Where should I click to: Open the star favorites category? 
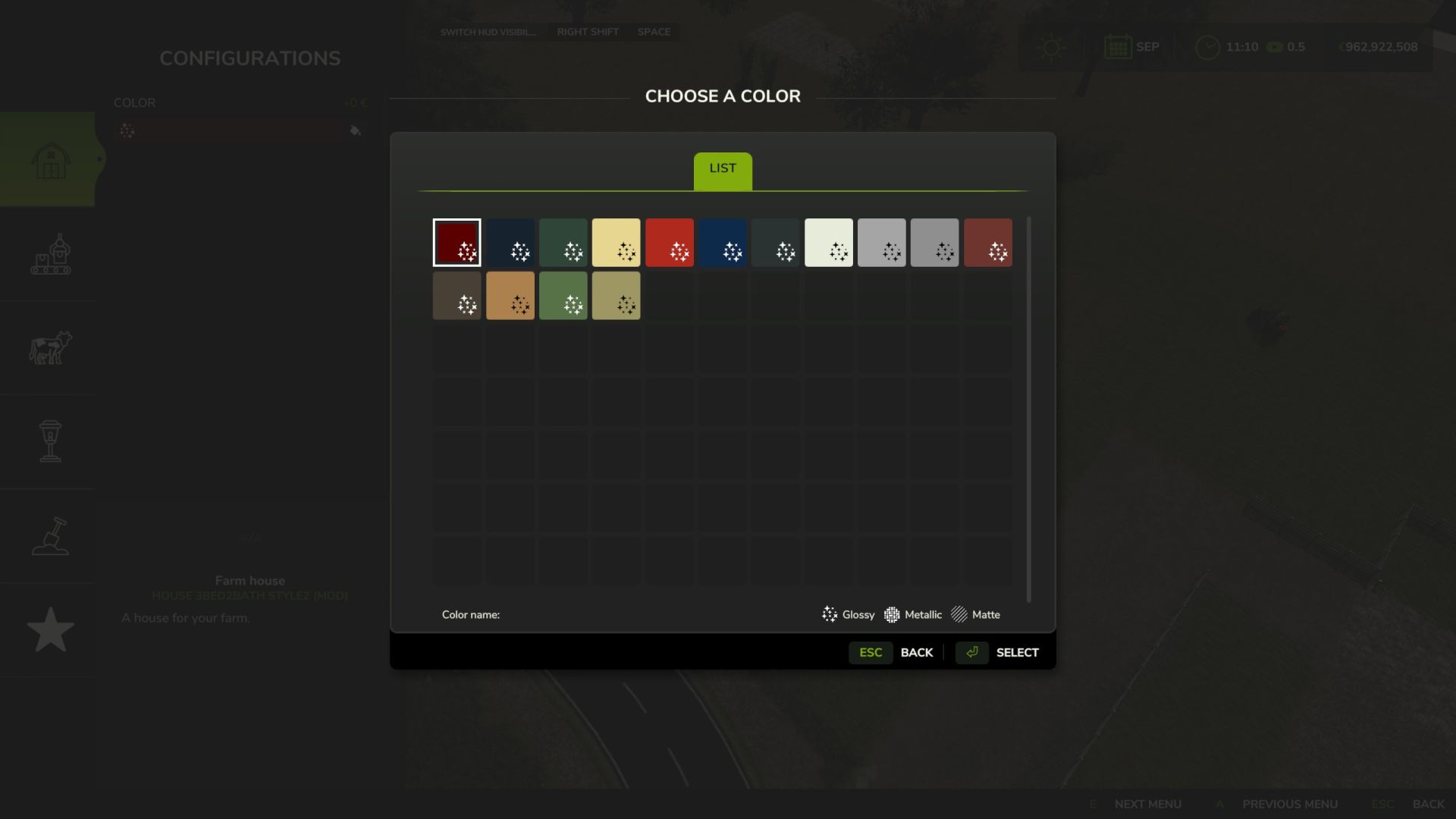coord(50,629)
